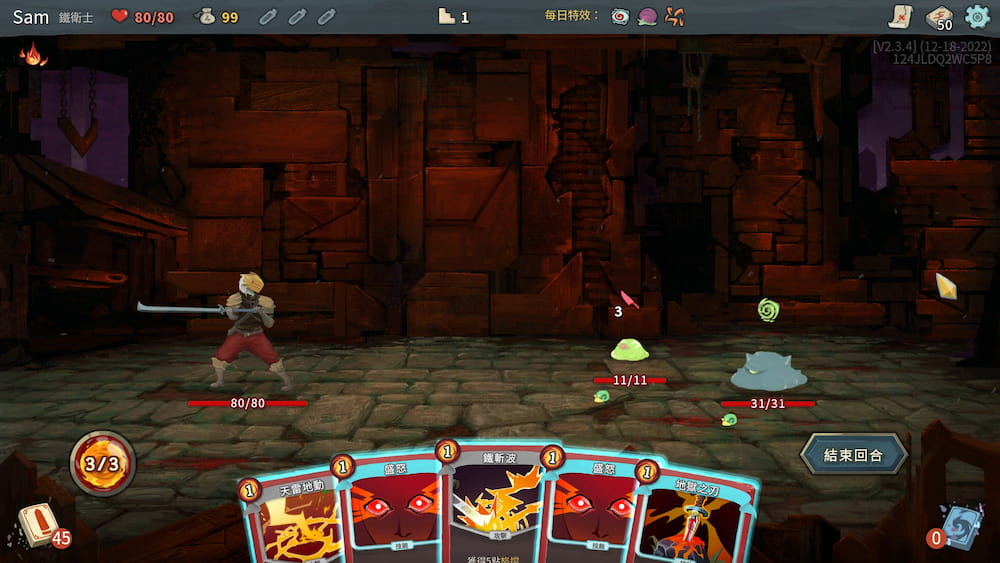Open the map scroll icon
1000x563 pixels.
tap(900, 16)
